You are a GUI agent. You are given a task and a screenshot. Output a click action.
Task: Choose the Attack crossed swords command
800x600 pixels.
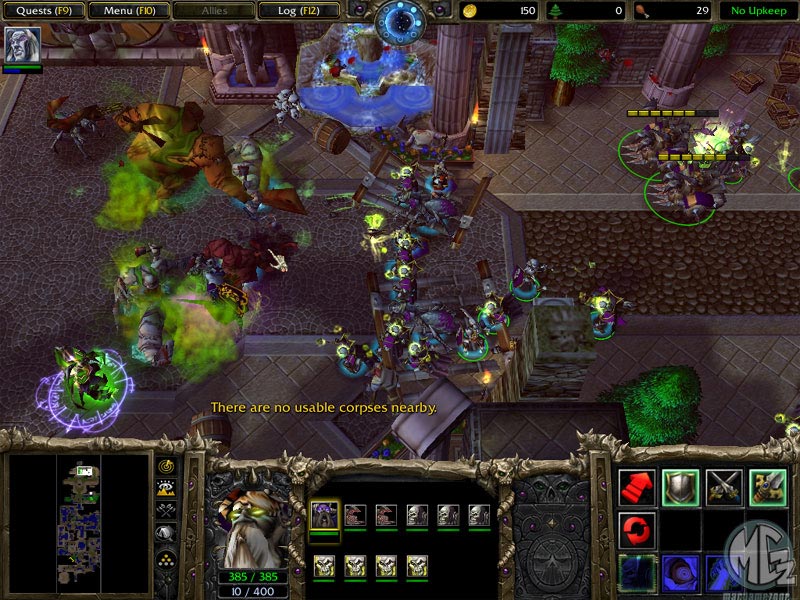(724, 487)
